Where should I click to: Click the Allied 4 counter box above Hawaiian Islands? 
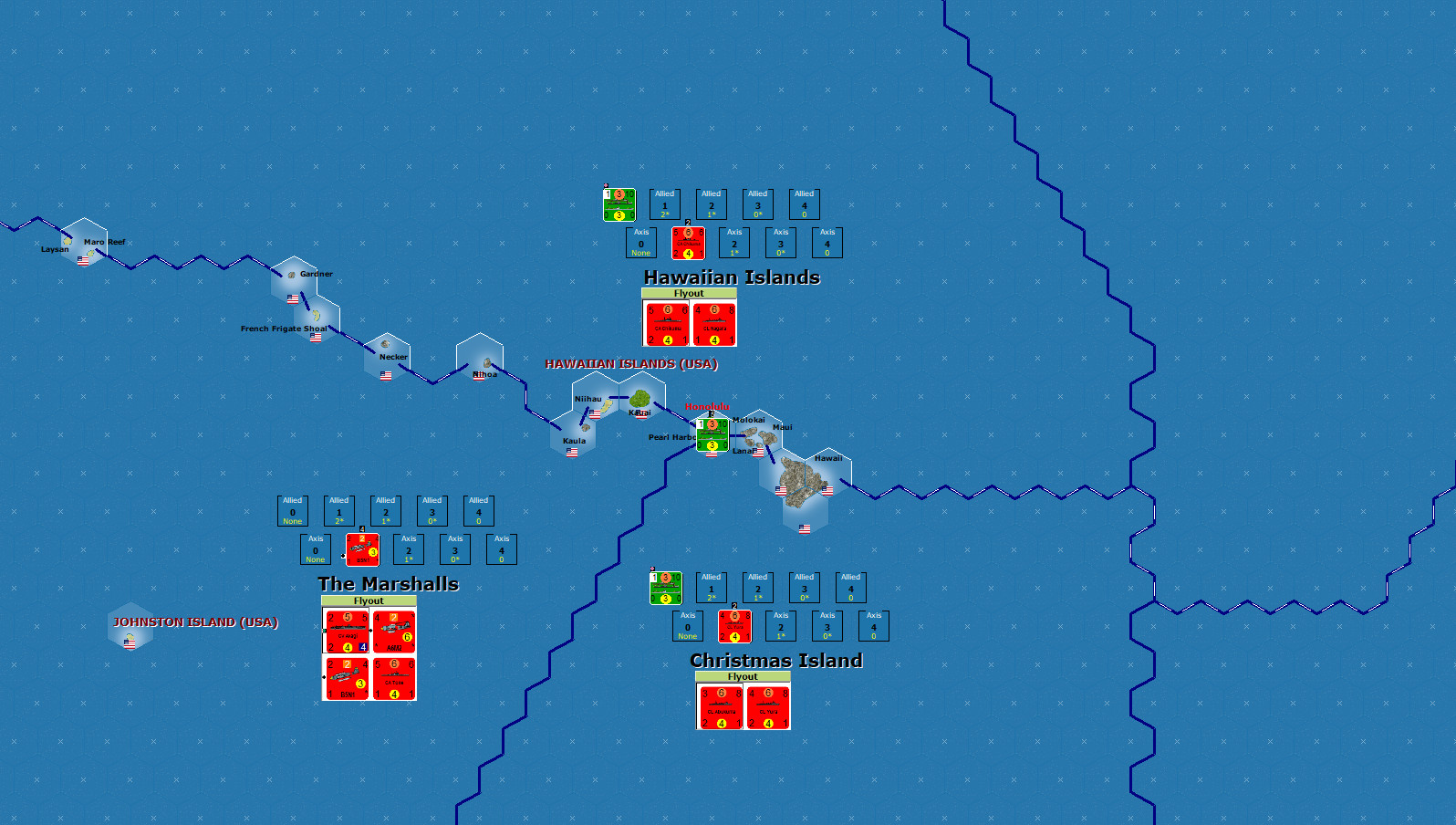[804, 204]
